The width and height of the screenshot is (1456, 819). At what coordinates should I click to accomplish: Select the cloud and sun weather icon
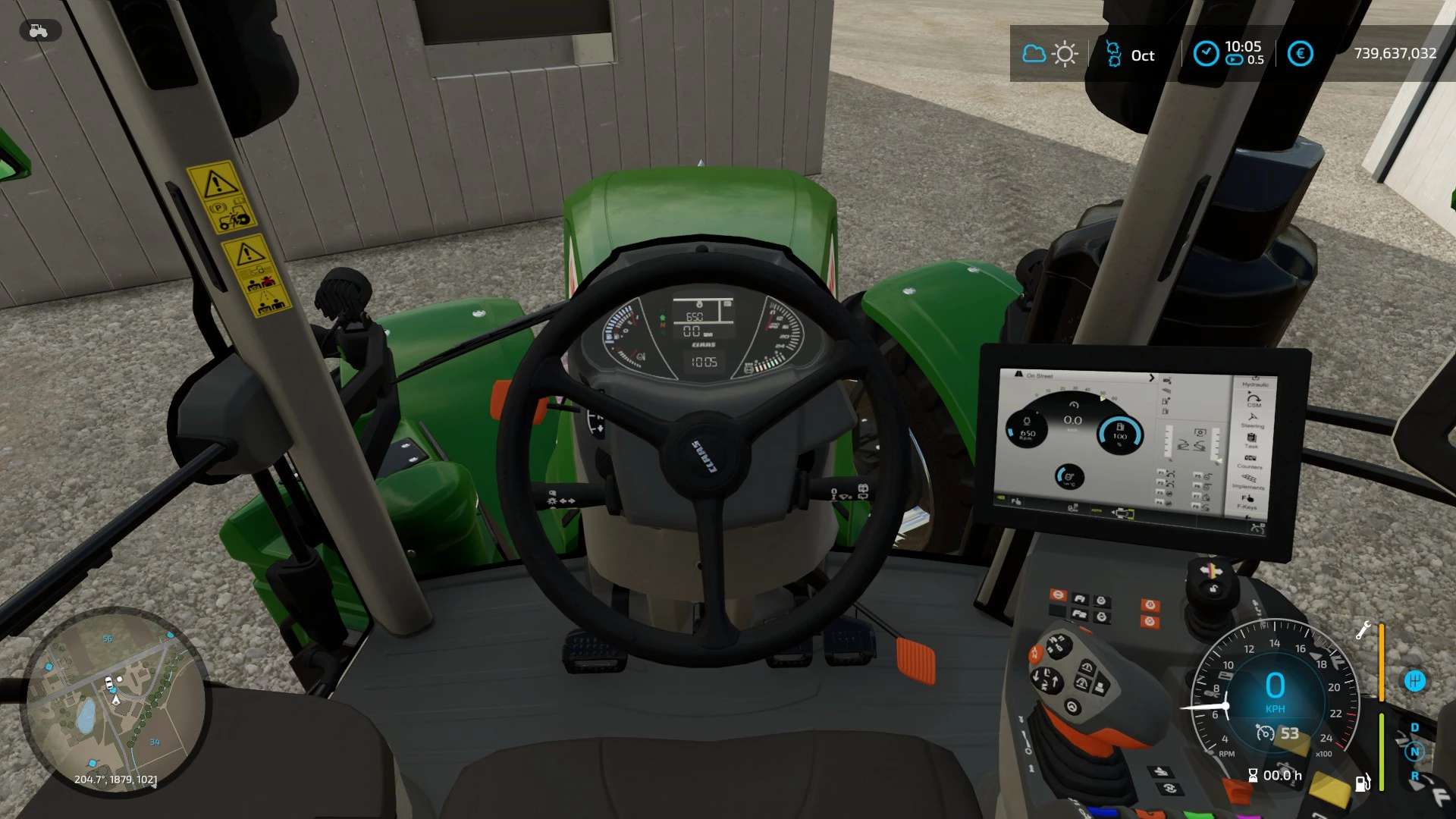pos(1050,54)
